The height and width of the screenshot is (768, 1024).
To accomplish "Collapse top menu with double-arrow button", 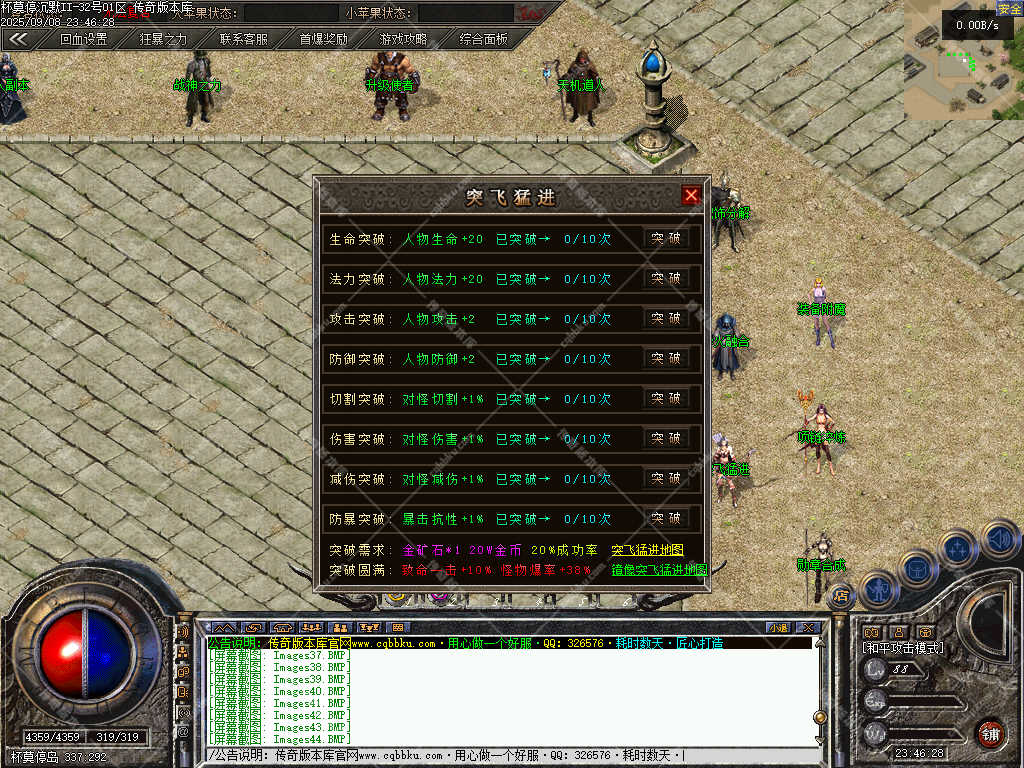I will pos(18,40).
